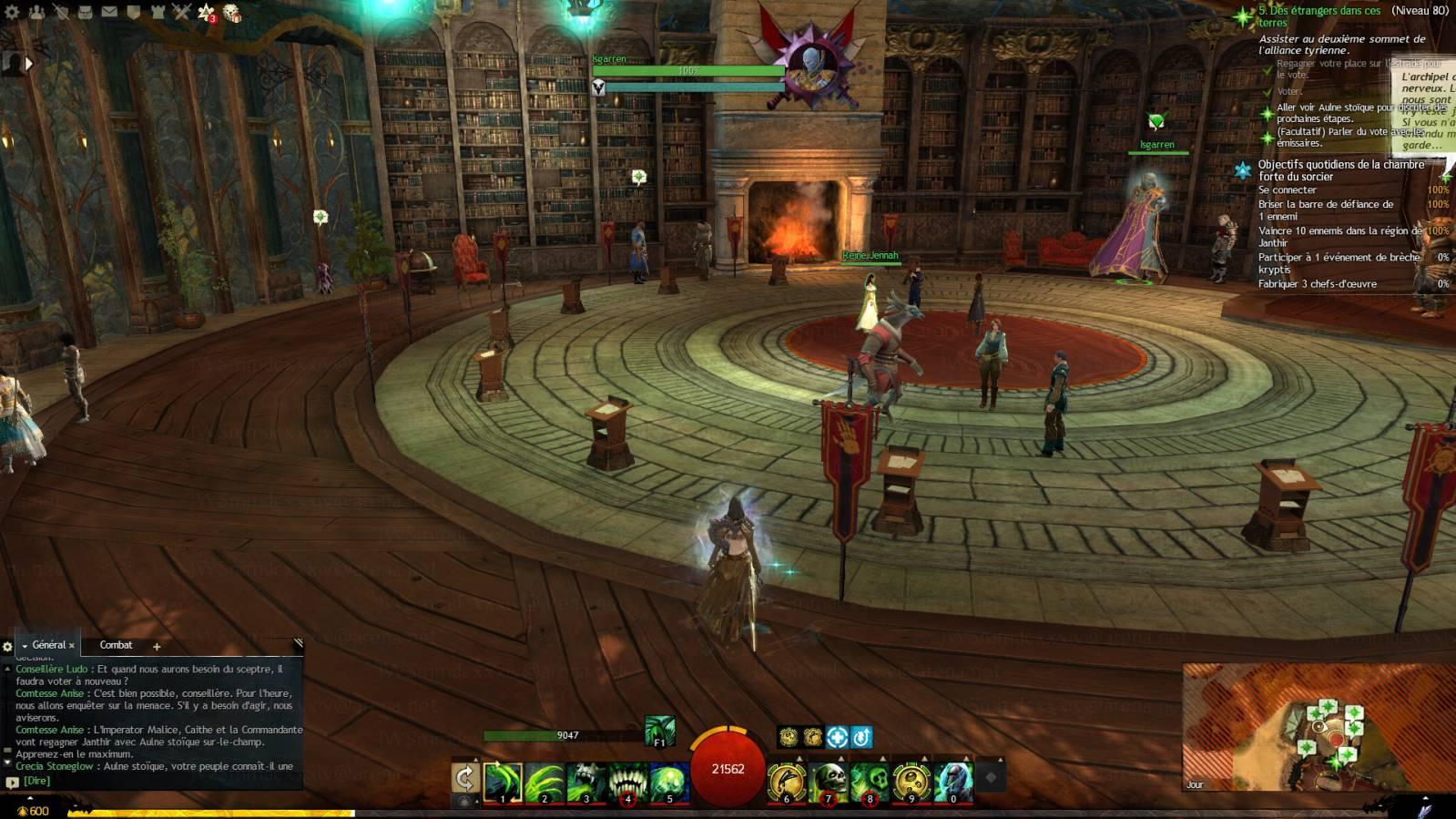Activate the weapon swap button
Viewport: 1456px width, 819px height.
[464, 777]
